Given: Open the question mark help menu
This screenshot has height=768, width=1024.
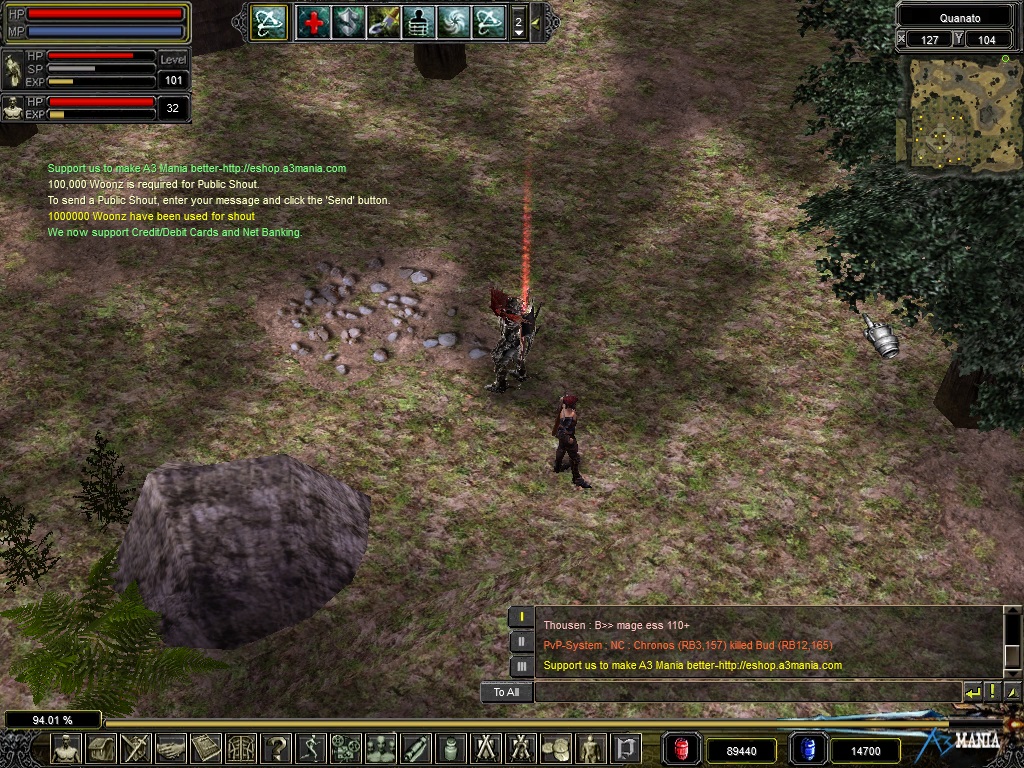Looking at the screenshot, I should pyautogui.click(x=276, y=748).
